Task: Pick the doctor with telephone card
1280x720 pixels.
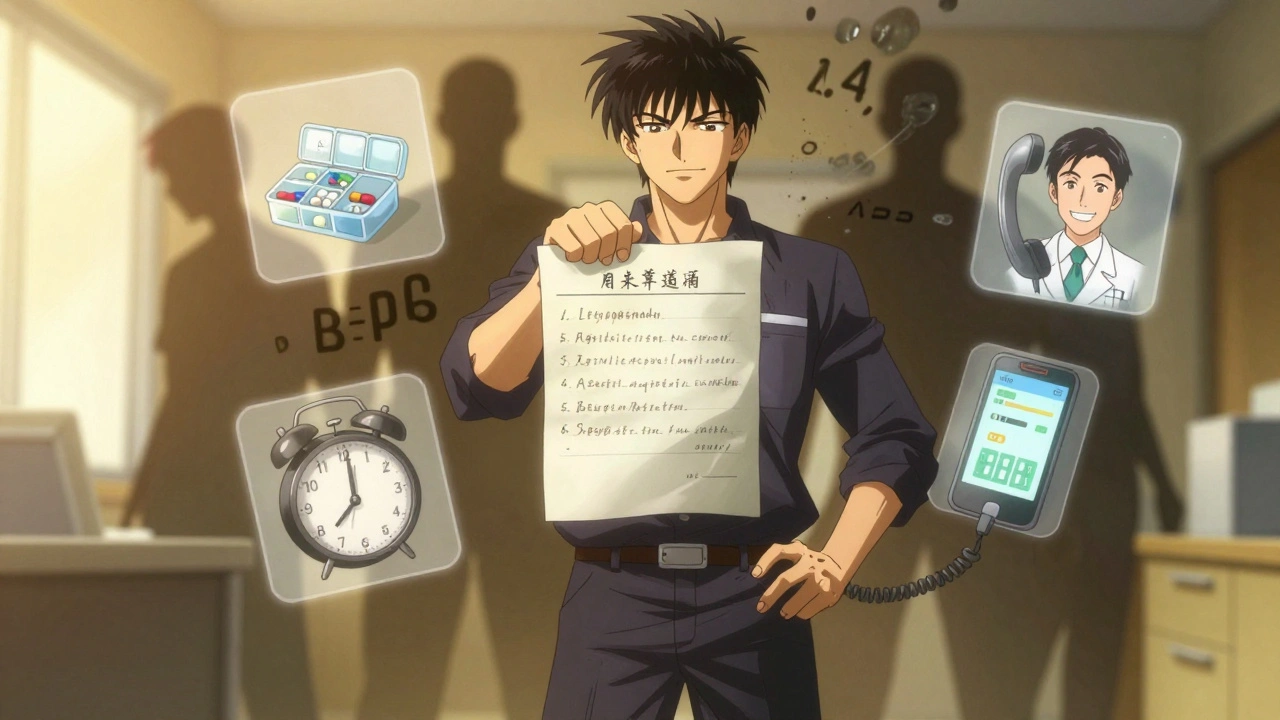Action: click(x=1075, y=207)
